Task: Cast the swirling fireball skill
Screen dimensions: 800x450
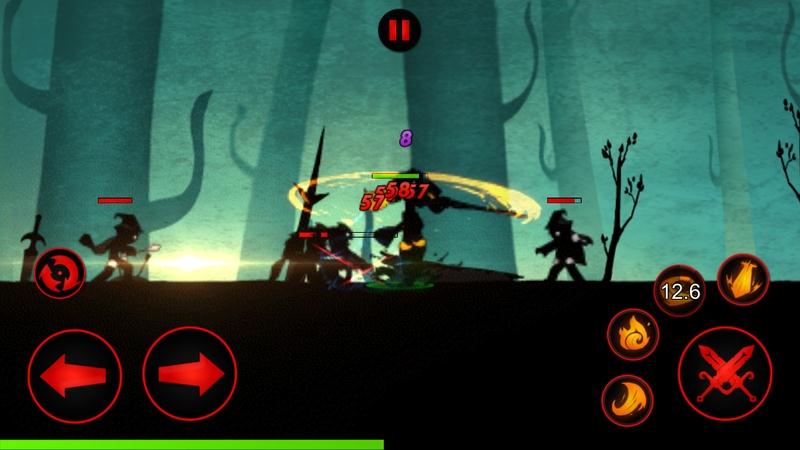Action: click(x=633, y=333)
